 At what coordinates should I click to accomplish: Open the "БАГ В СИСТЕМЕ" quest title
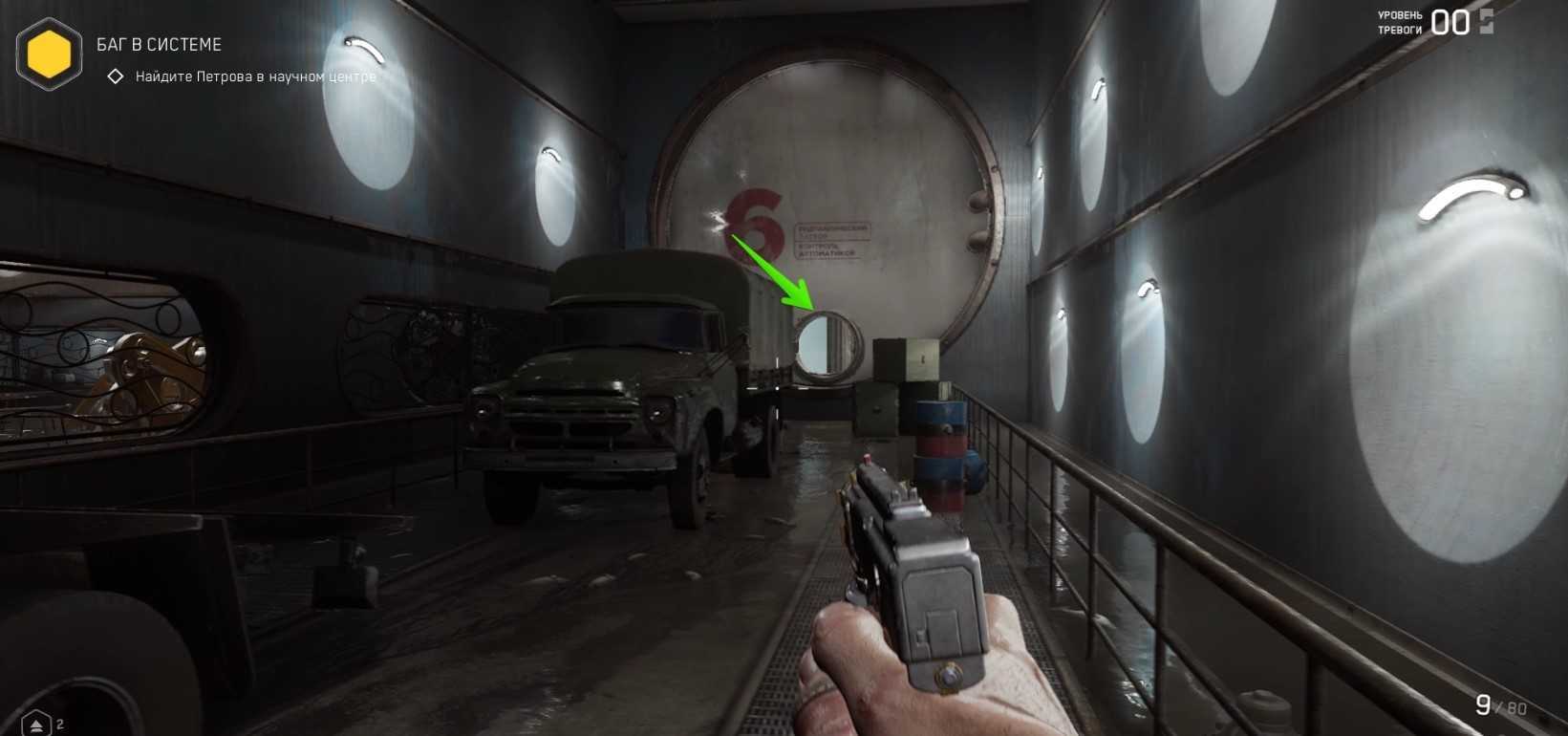(159, 45)
